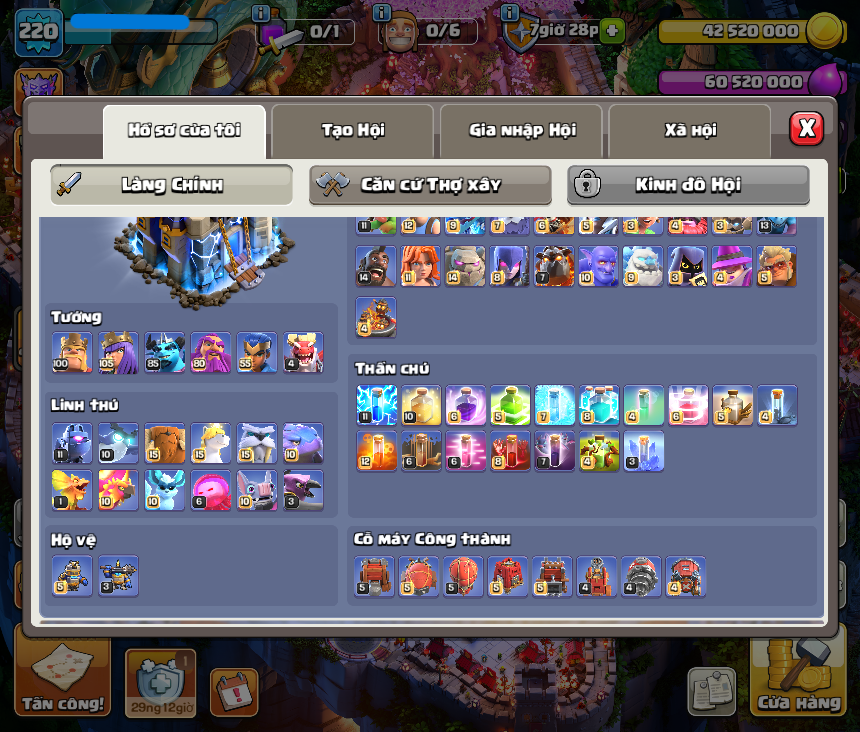Close the profile window with the red X
This screenshot has width=860, height=732.
(x=806, y=128)
